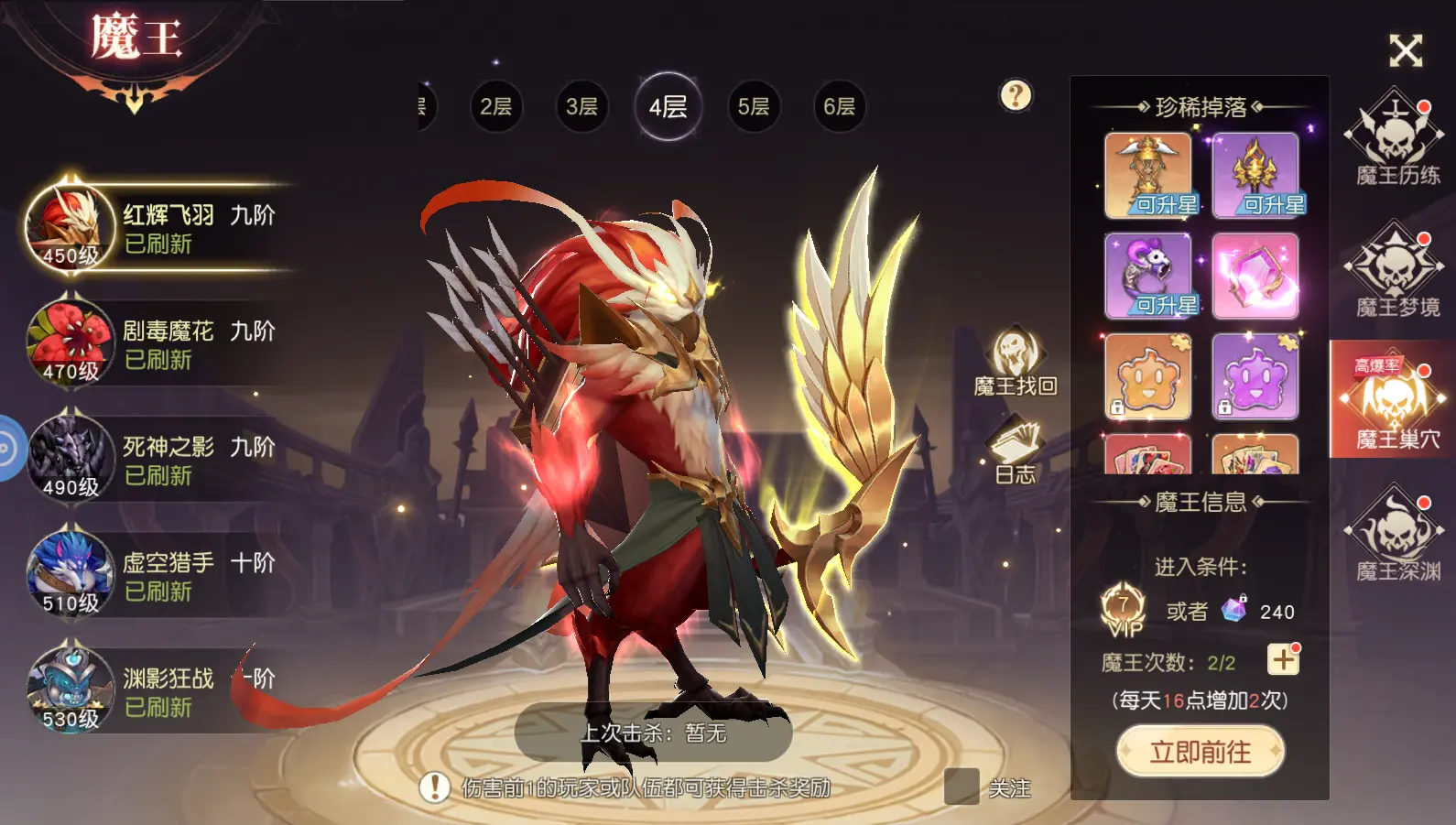Select boss 渊影狂战 in the list
Viewport: 1456px width, 825px height.
156,691
